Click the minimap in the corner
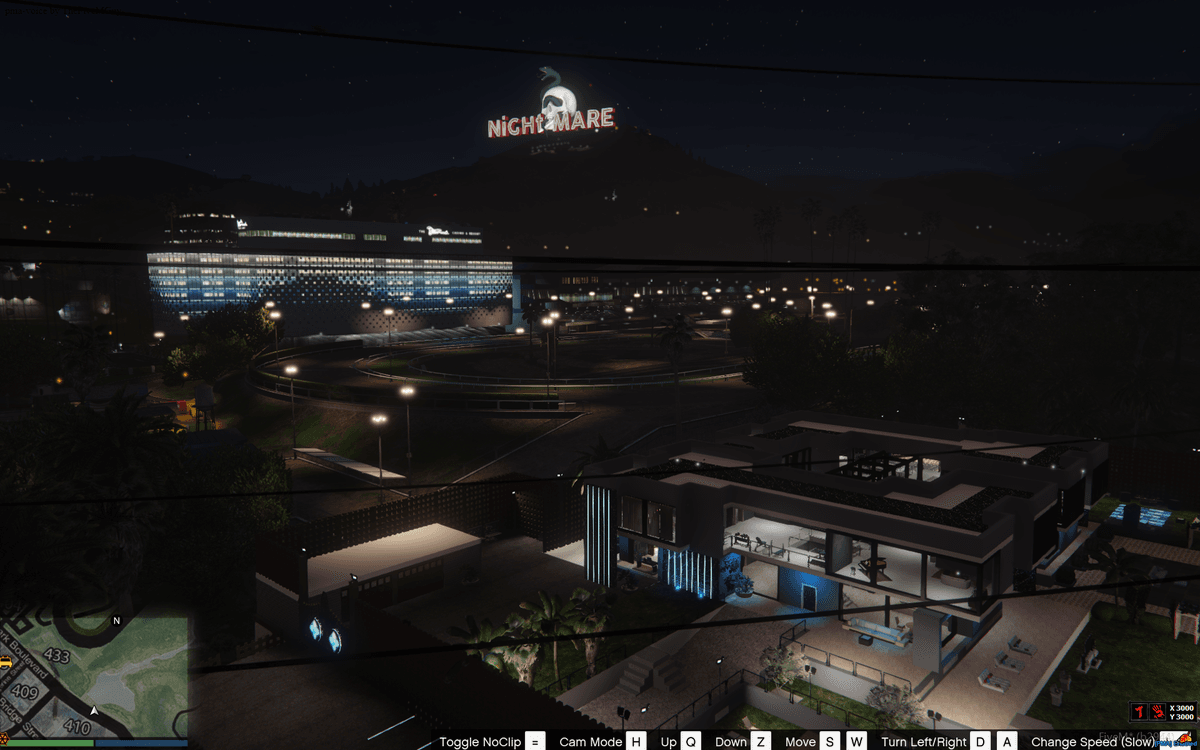The width and height of the screenshot is (1200, 750). (94, 677)
